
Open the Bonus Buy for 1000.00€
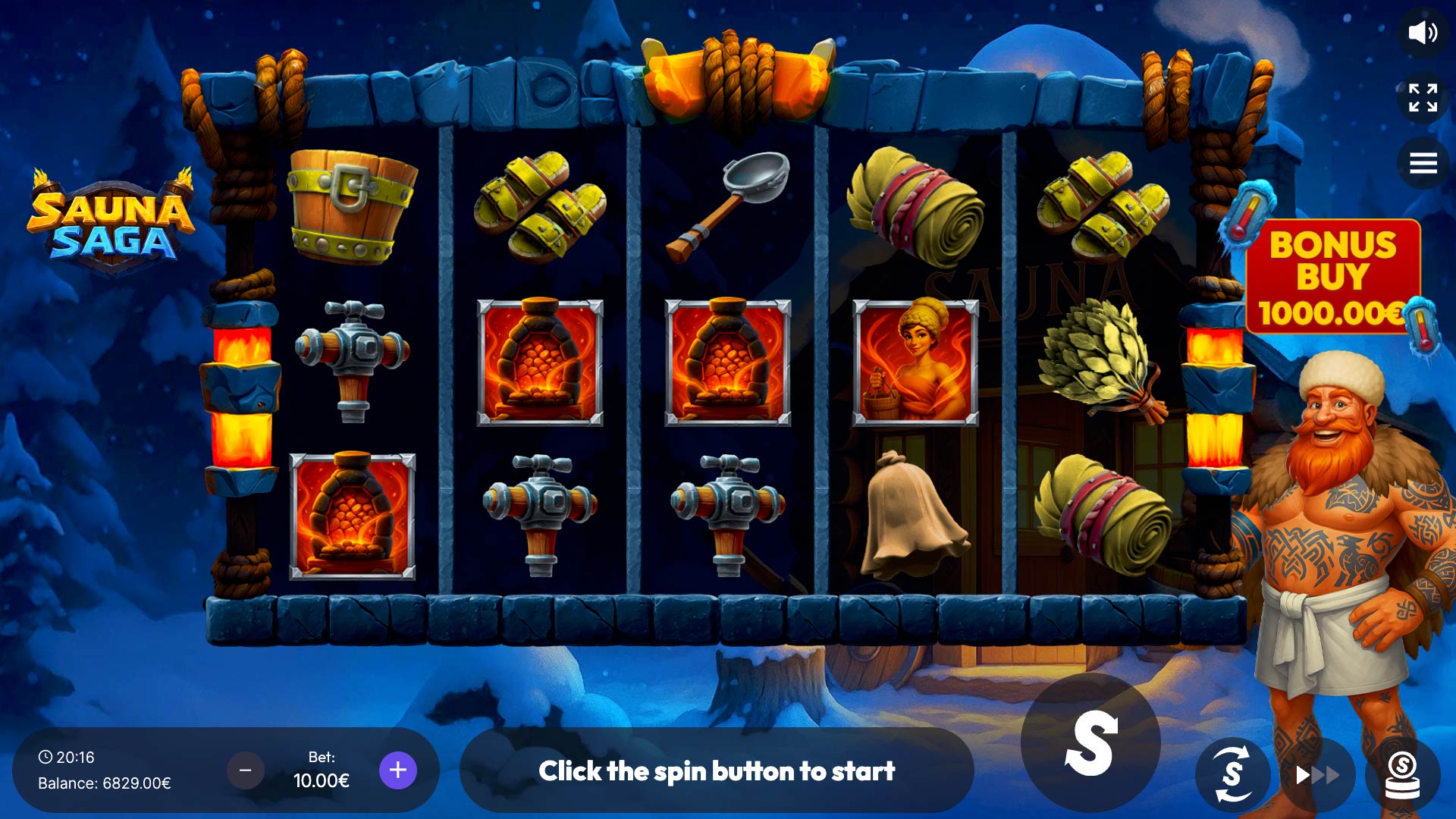[1332, 278]
